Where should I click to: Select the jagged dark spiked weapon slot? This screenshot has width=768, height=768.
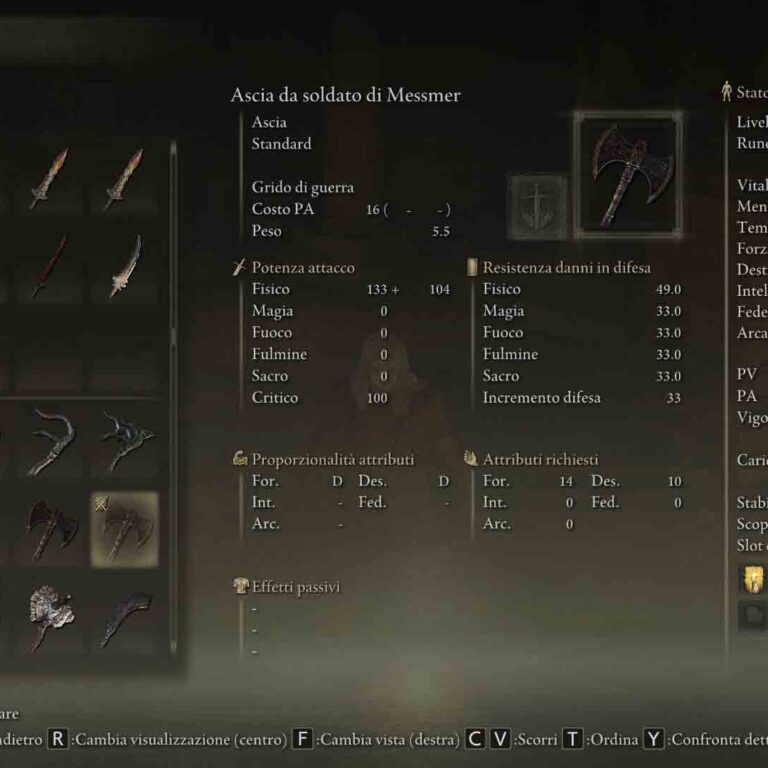(124, 442)
